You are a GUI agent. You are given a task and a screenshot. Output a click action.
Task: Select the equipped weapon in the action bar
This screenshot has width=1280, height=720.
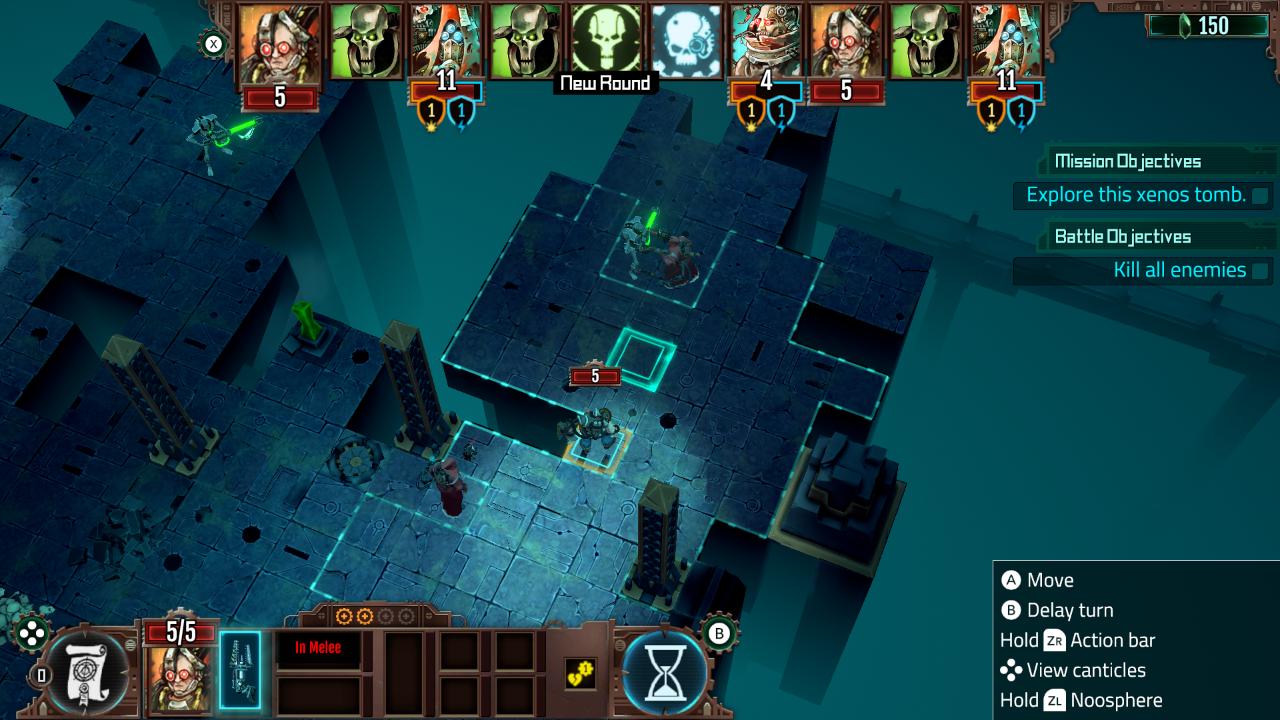click(x=238, y=668)
